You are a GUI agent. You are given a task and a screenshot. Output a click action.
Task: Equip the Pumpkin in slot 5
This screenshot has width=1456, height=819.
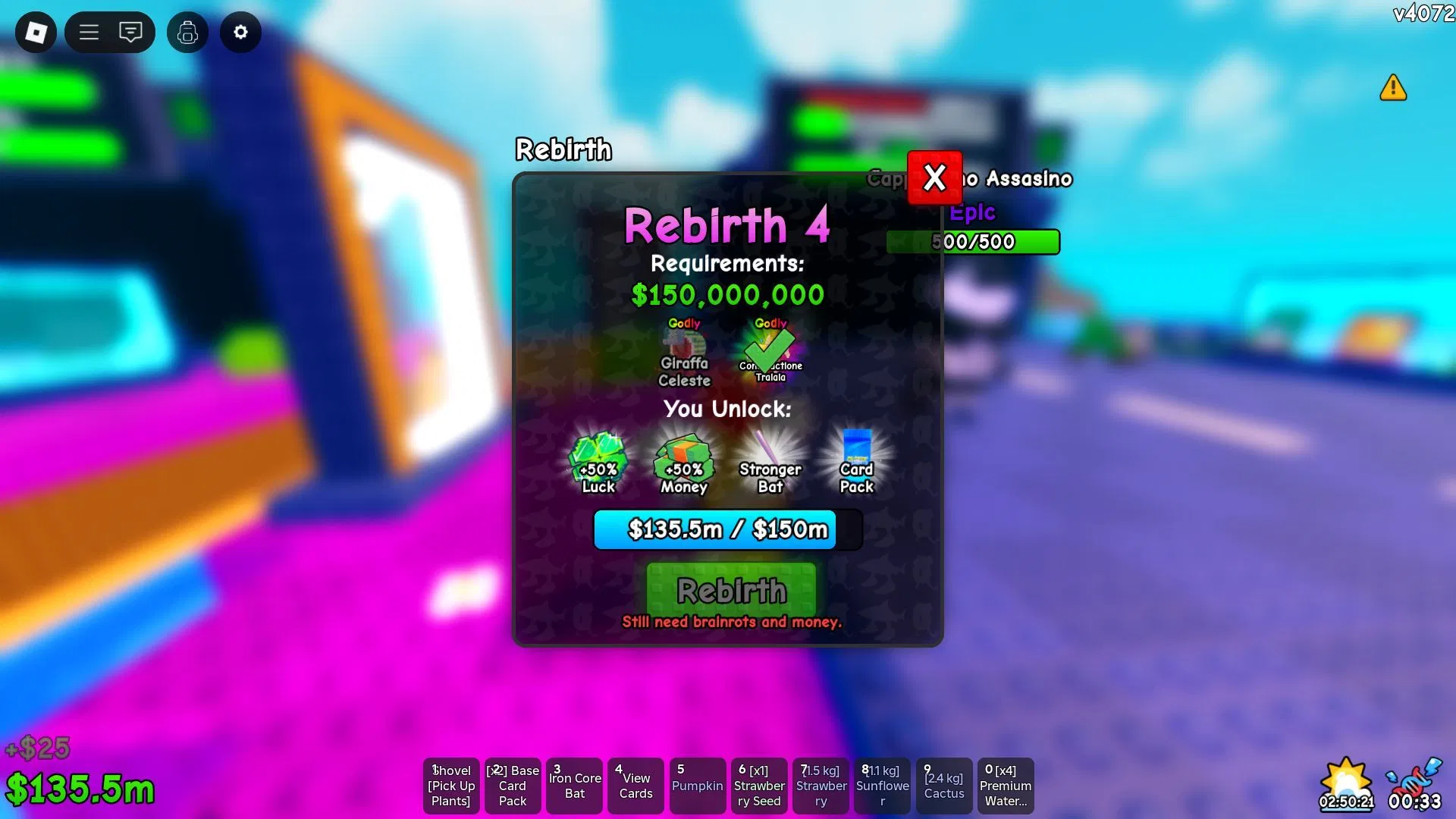697,786
